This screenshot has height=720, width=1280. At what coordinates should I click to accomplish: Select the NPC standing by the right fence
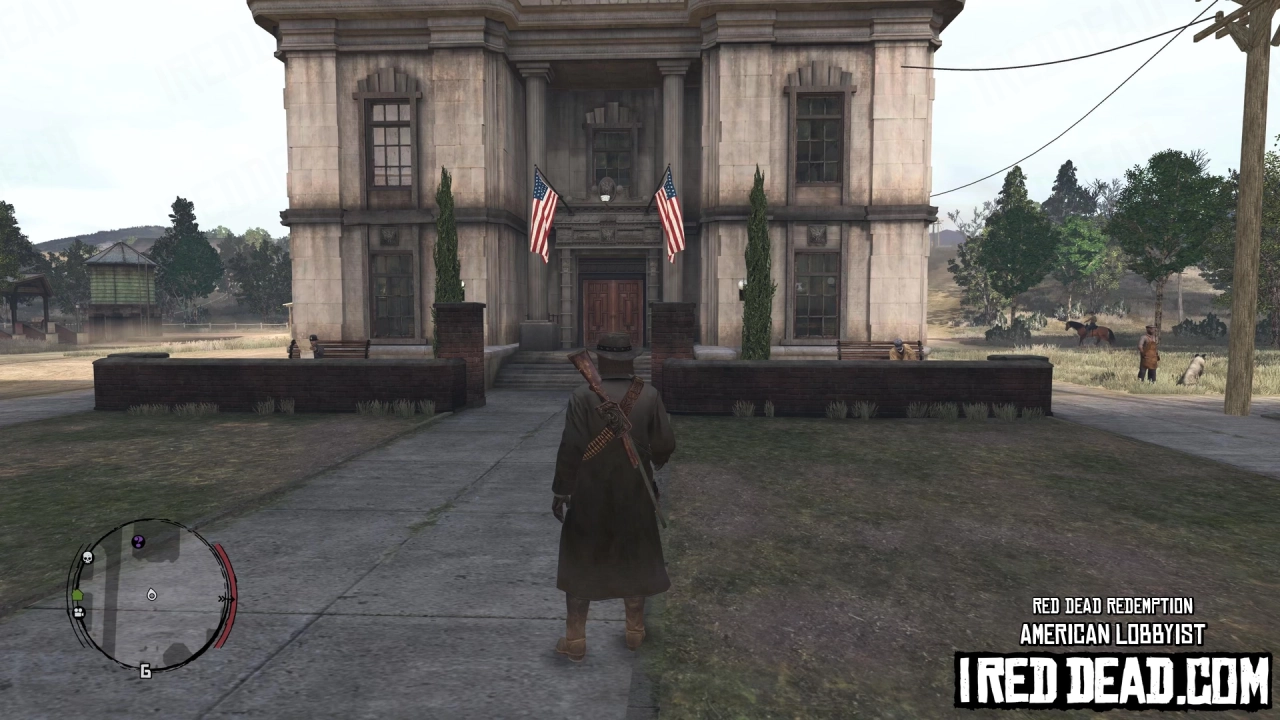(x=1148, y=352)
